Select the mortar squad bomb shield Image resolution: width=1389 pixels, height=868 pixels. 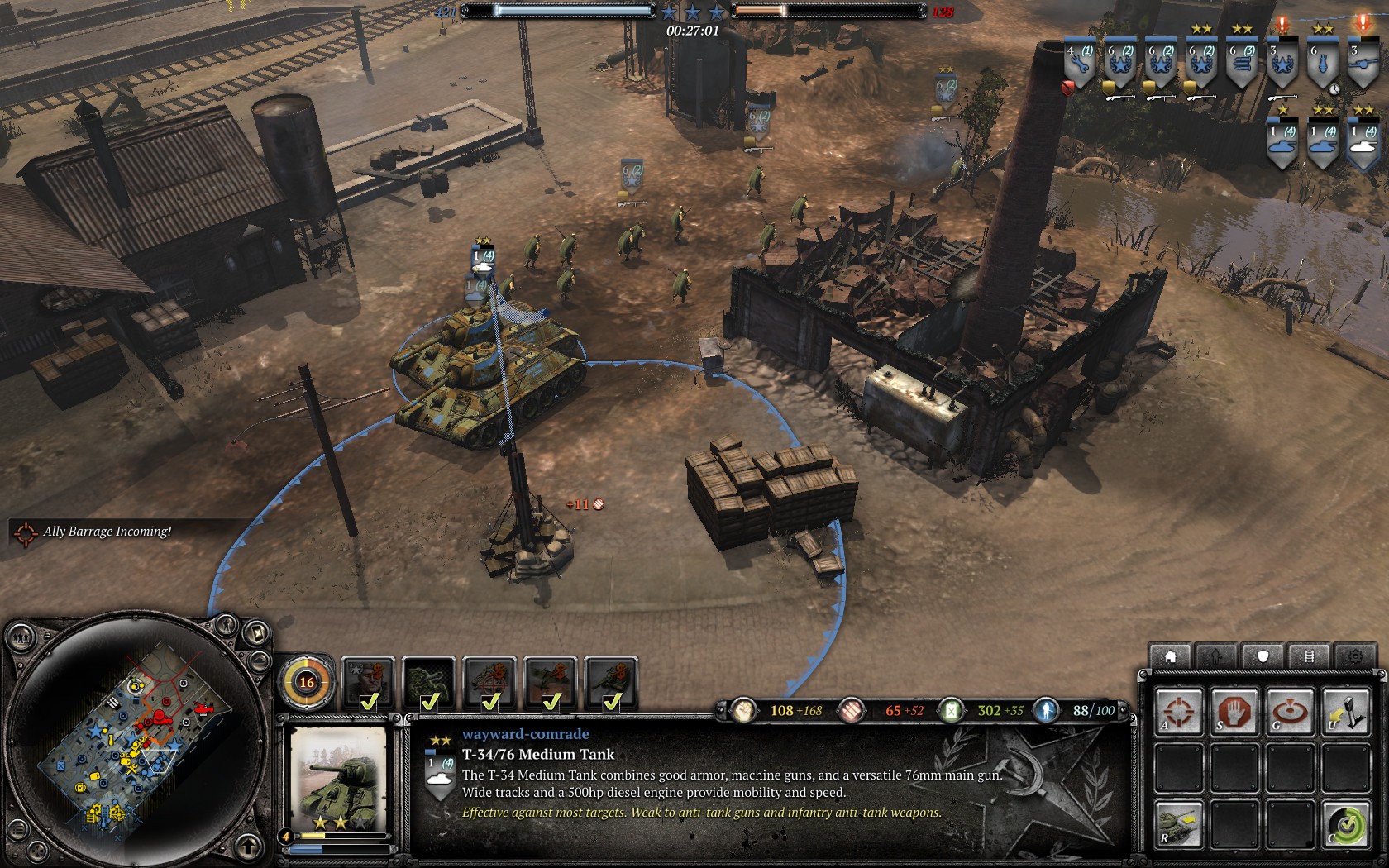tap(1323, 64)
